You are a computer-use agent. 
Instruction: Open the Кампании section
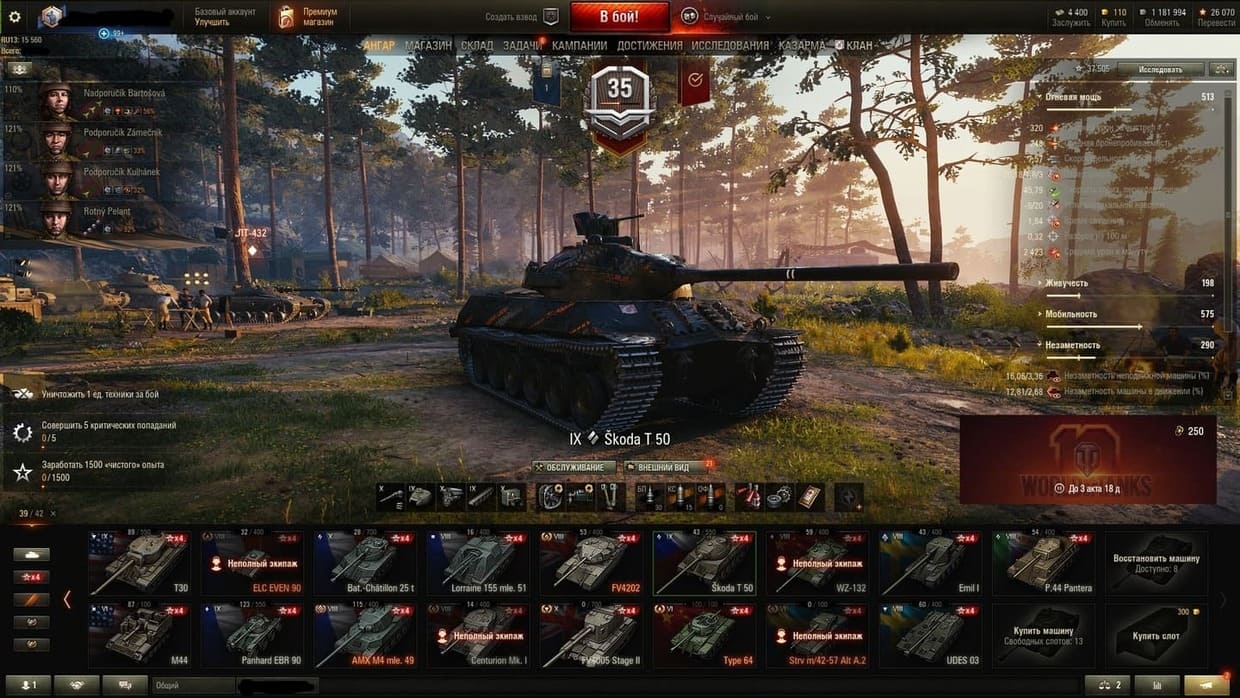click(579, 46)
